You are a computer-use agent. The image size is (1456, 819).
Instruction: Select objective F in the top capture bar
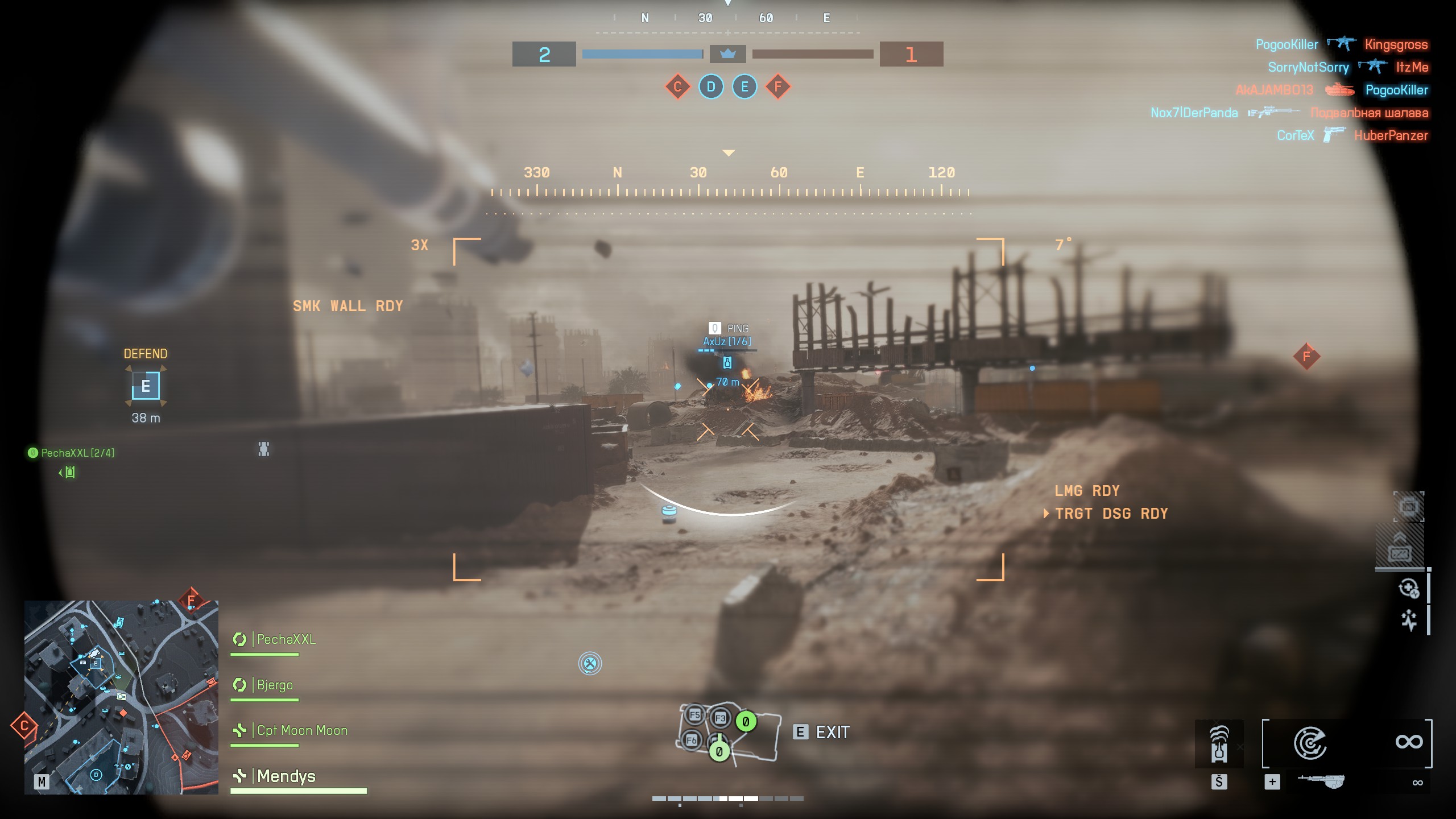pos(778,87)
